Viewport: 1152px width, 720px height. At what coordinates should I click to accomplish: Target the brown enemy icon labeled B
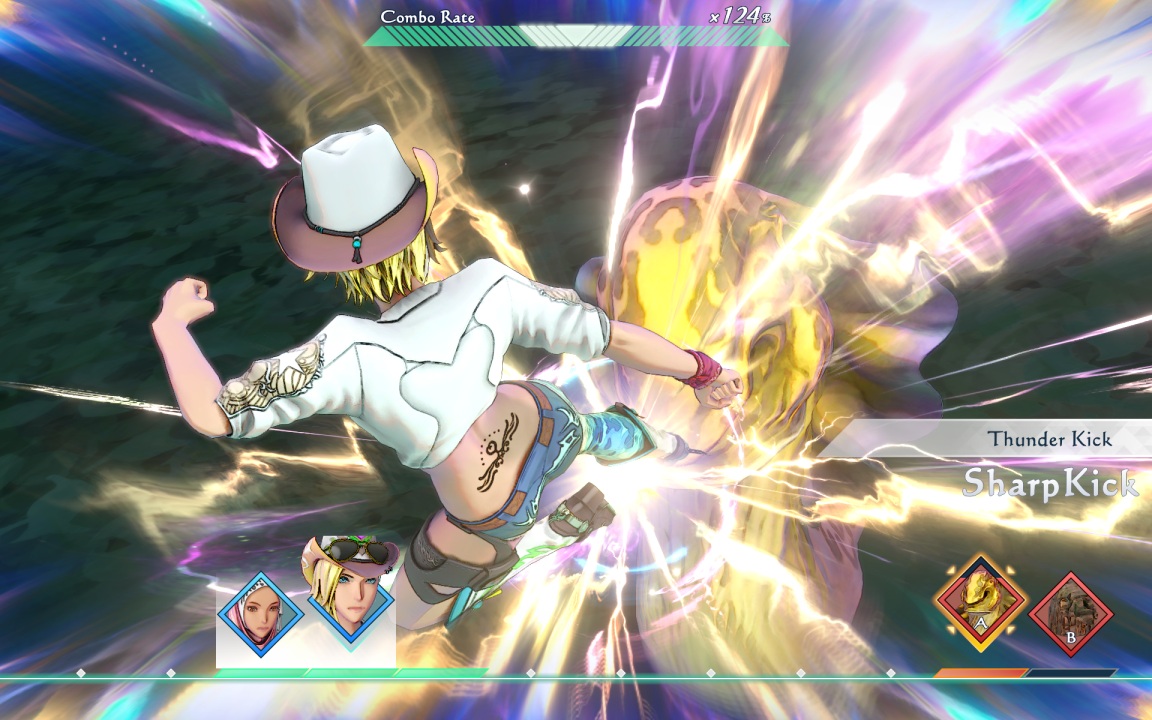tap(1071, 612)
